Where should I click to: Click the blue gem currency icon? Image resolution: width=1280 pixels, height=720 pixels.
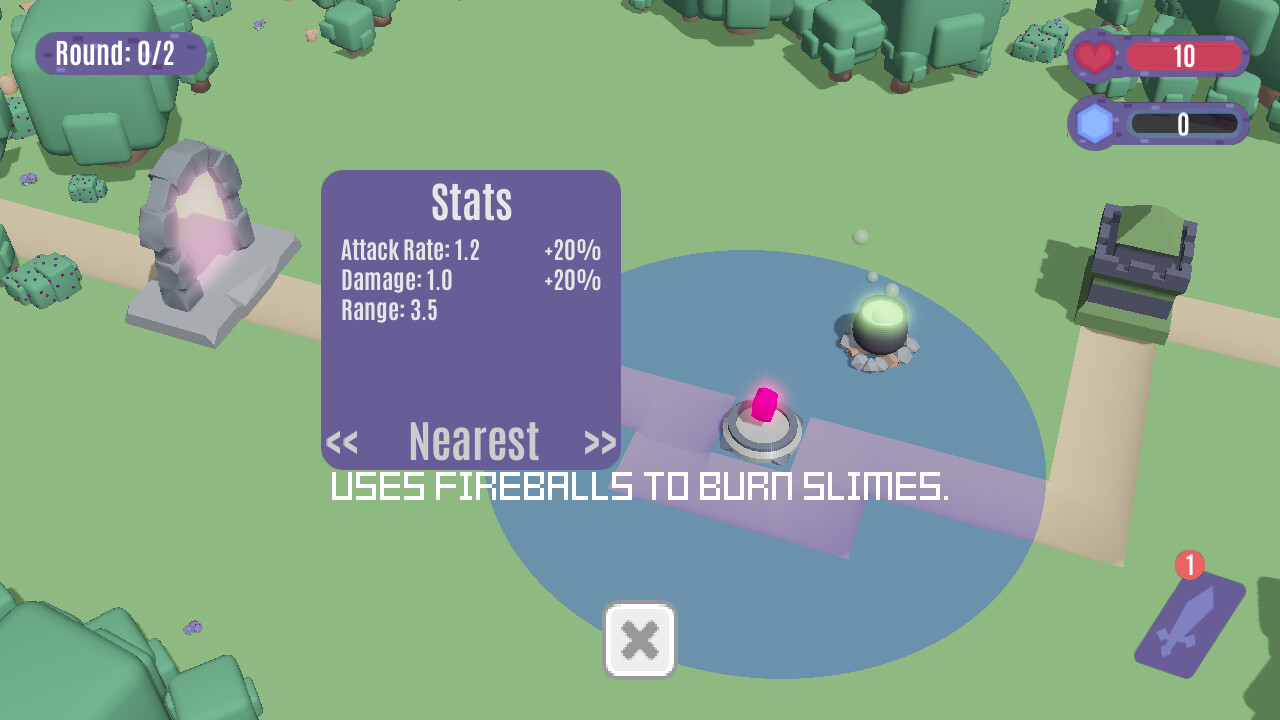pos(1093,122)
